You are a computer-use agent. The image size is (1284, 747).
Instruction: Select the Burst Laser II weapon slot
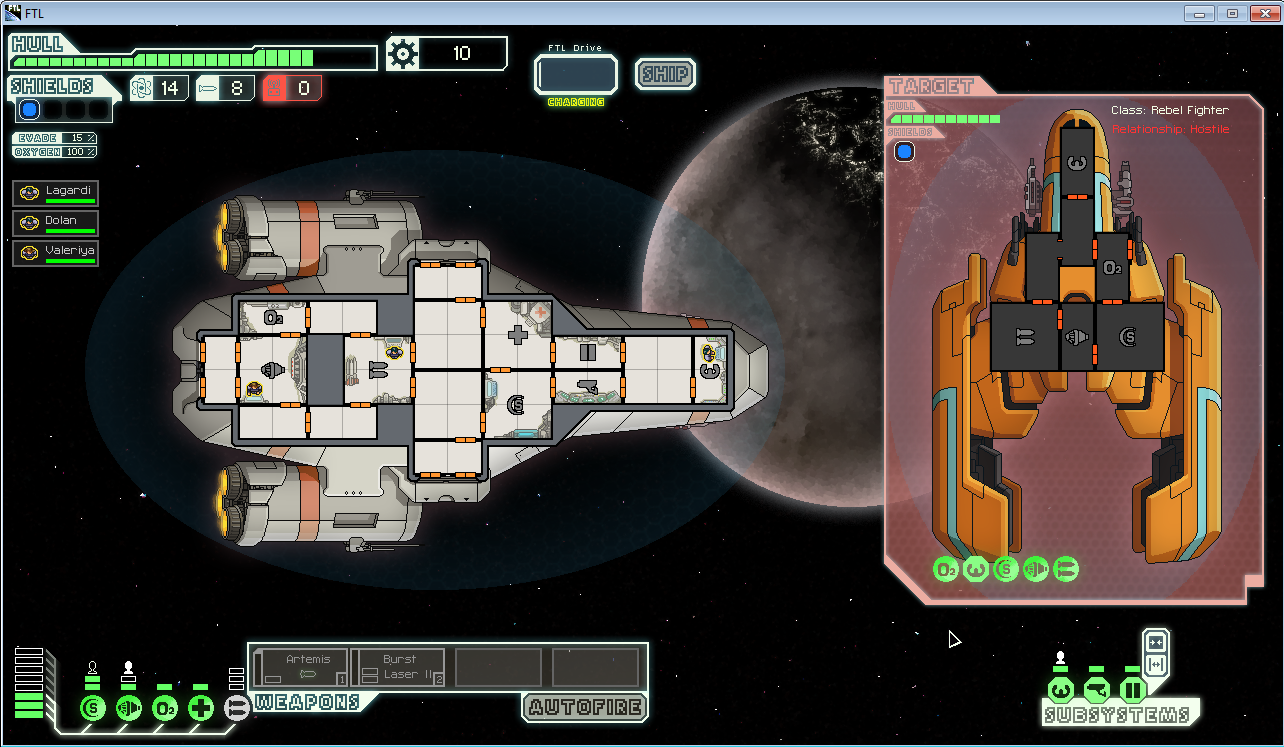tap(399, 667)
